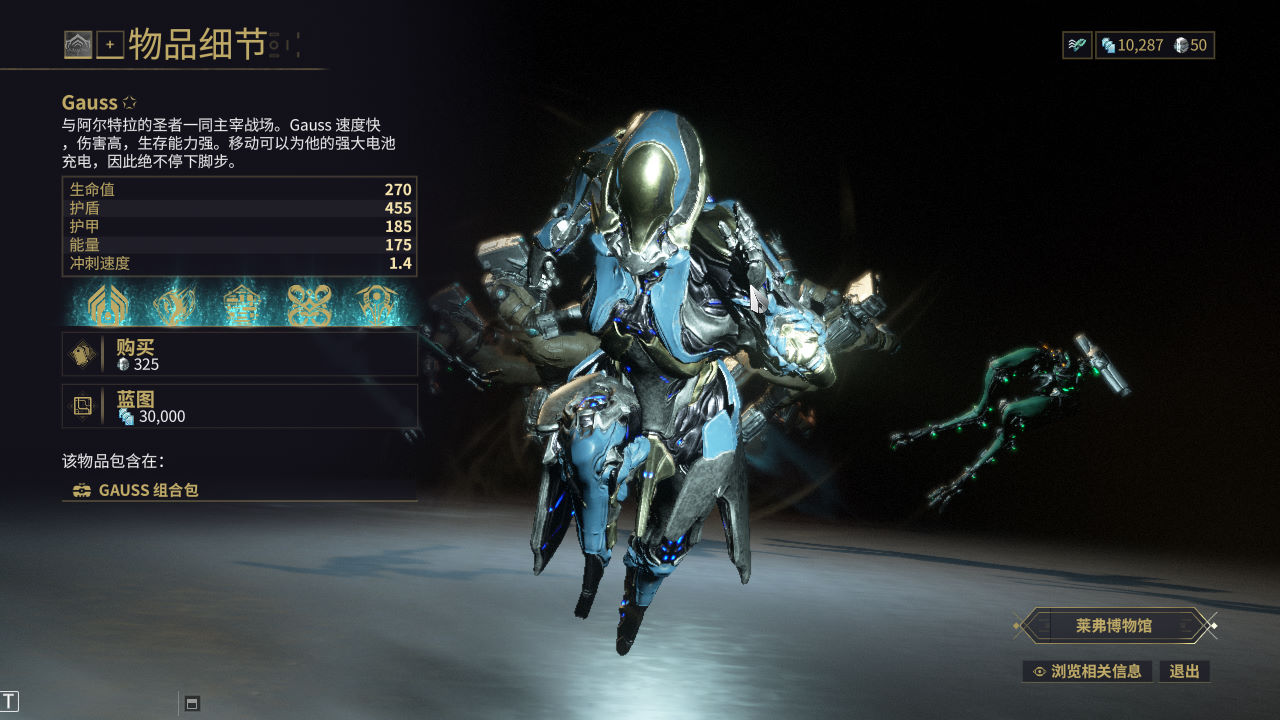Select the Thermal Sunder ability icon

pyautogui.click(x=309, y=305)
